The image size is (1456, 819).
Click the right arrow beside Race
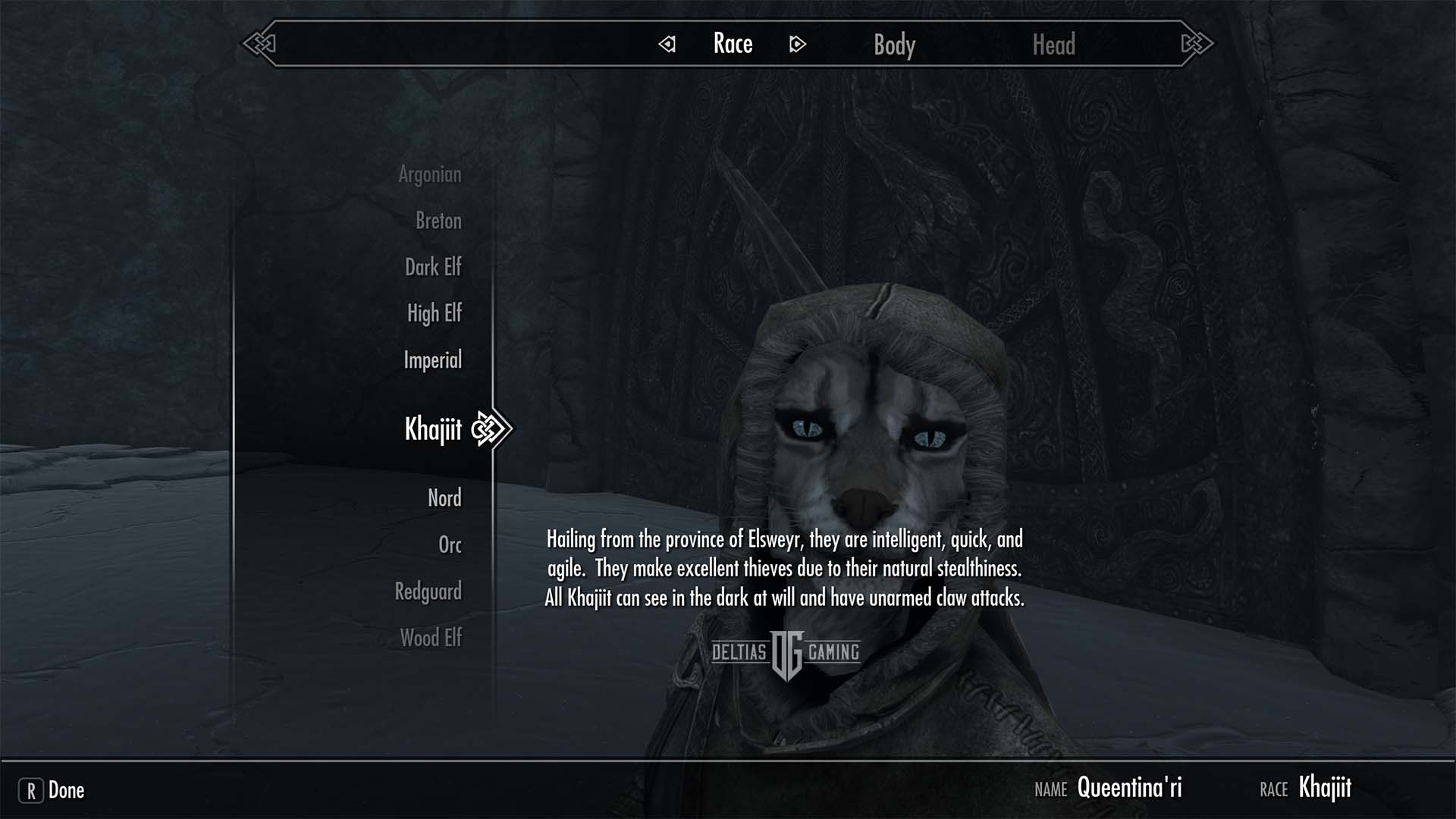coord(797,44)
